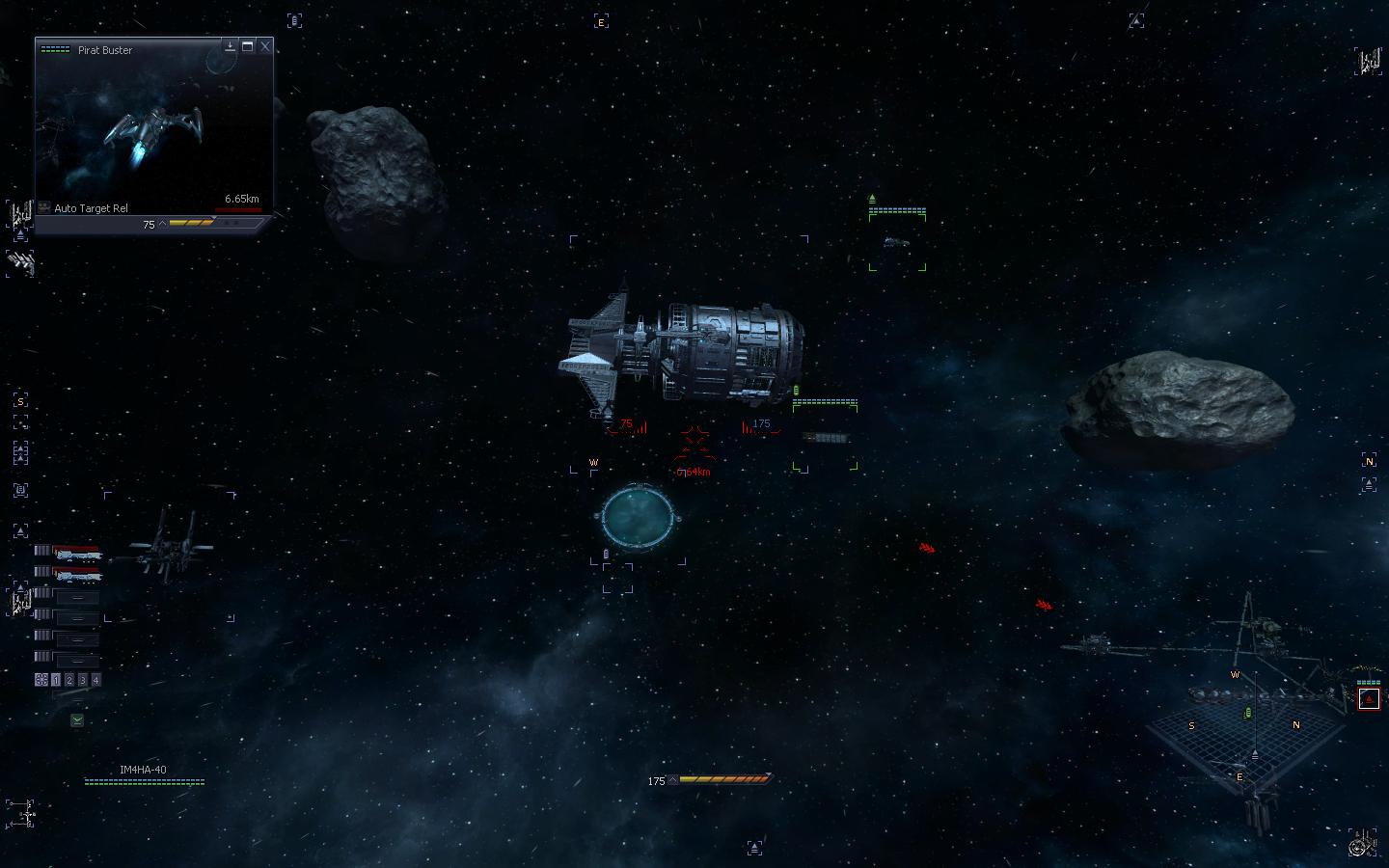The width and height of the screenshot is (1389, 868).
Task: Close the Pirat Buster target monitor
Action: tap(265, 46)
